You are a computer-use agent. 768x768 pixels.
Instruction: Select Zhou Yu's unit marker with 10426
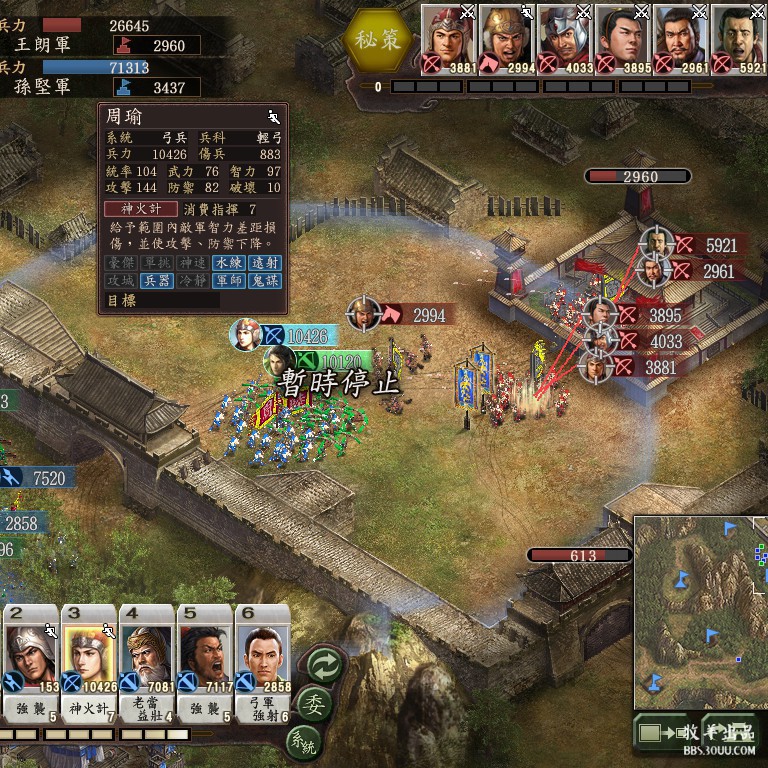coord(247,335)
